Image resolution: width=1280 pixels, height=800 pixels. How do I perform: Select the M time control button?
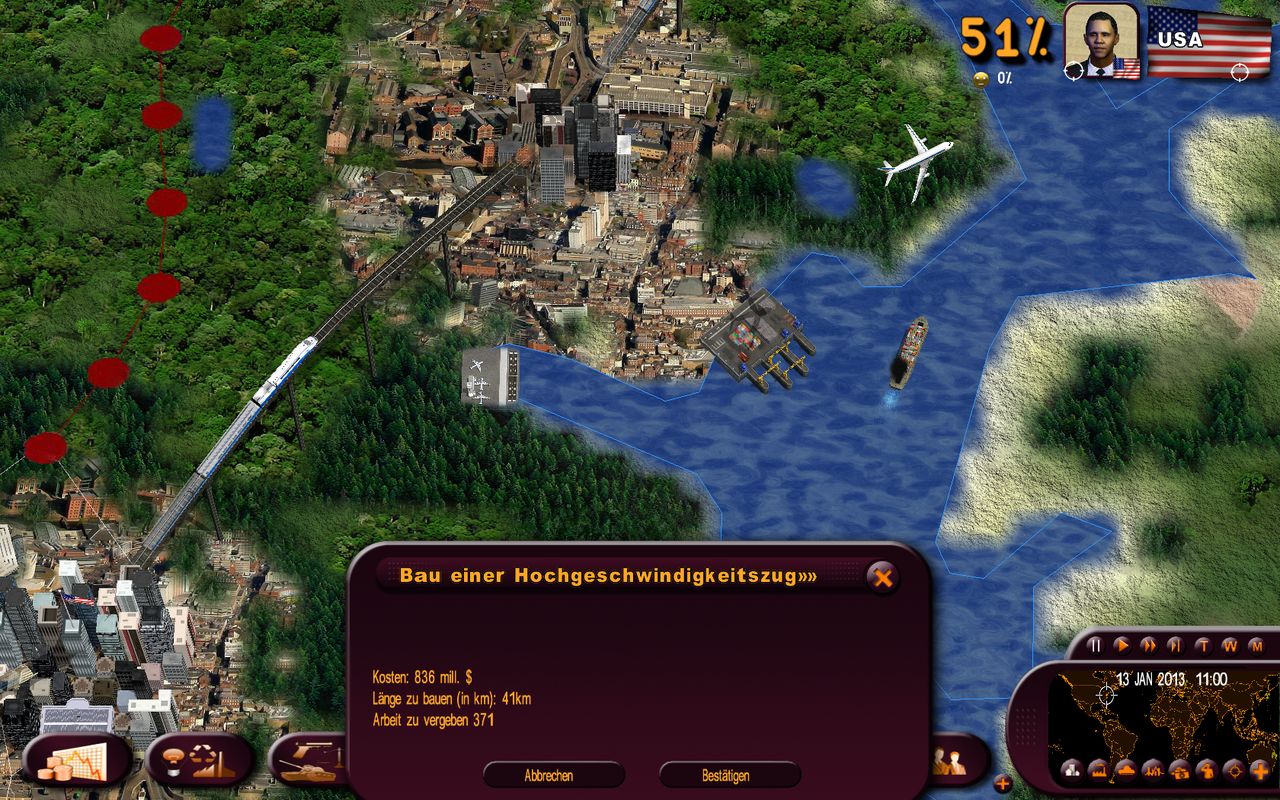1257,645
